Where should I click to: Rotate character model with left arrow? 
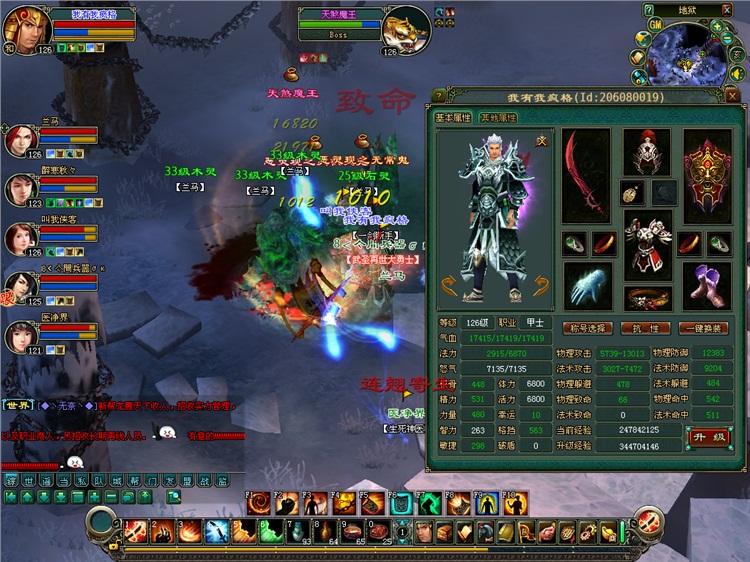(449, 286)
